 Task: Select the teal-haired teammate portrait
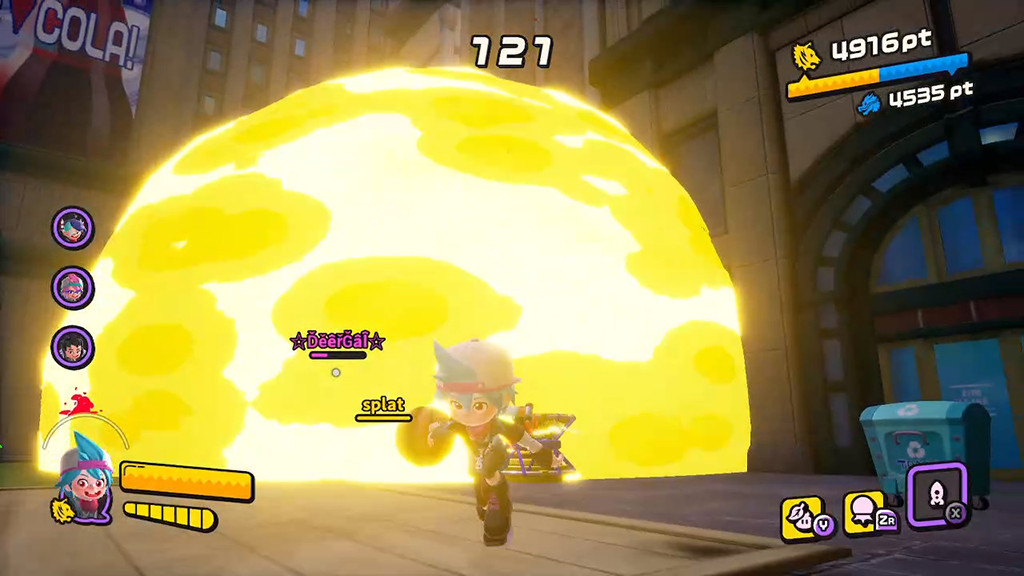pyautogui.click(x=73, y=227)
